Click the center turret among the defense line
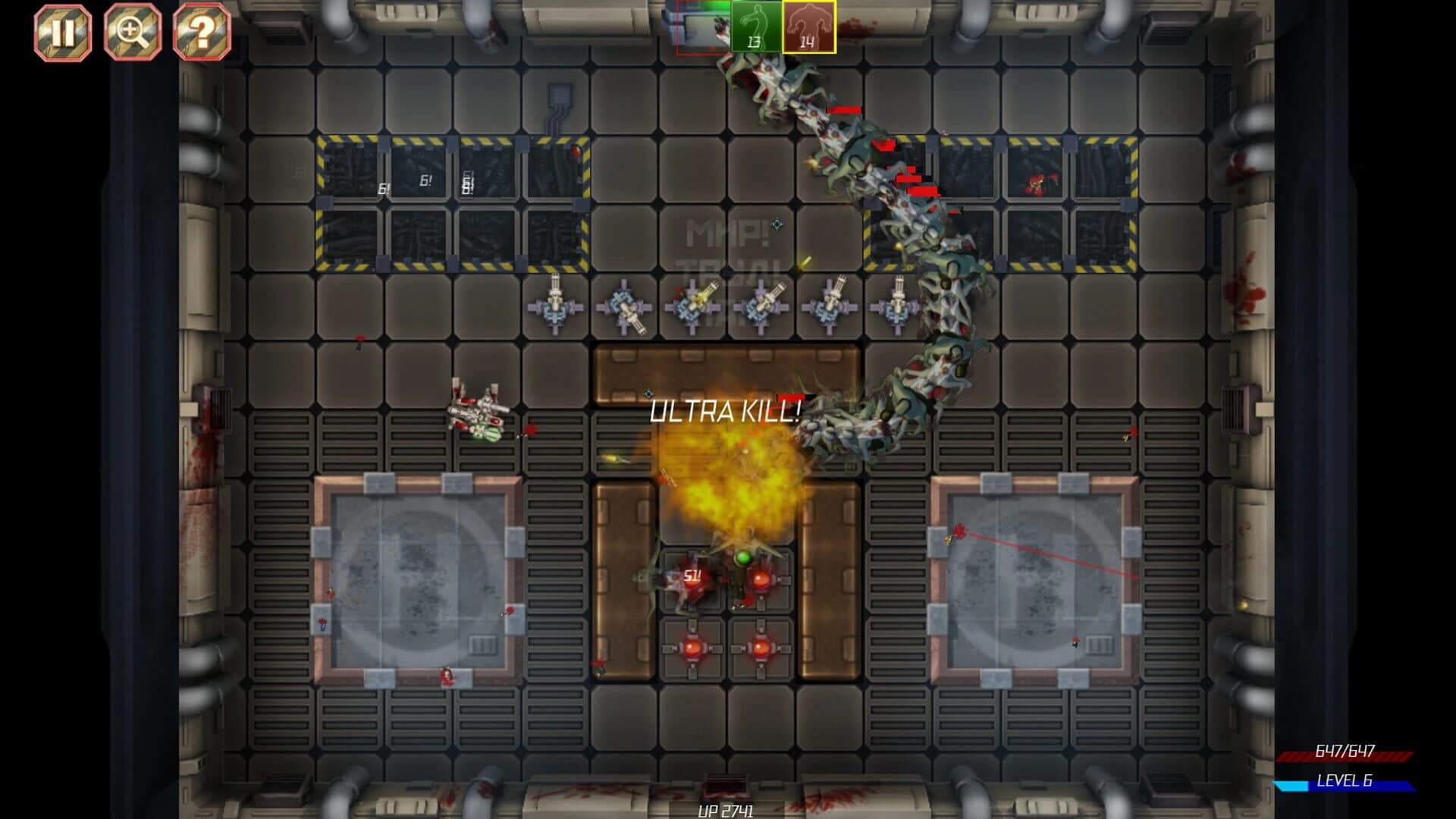This screenshot has width=1456, height=819. (692, 305)
